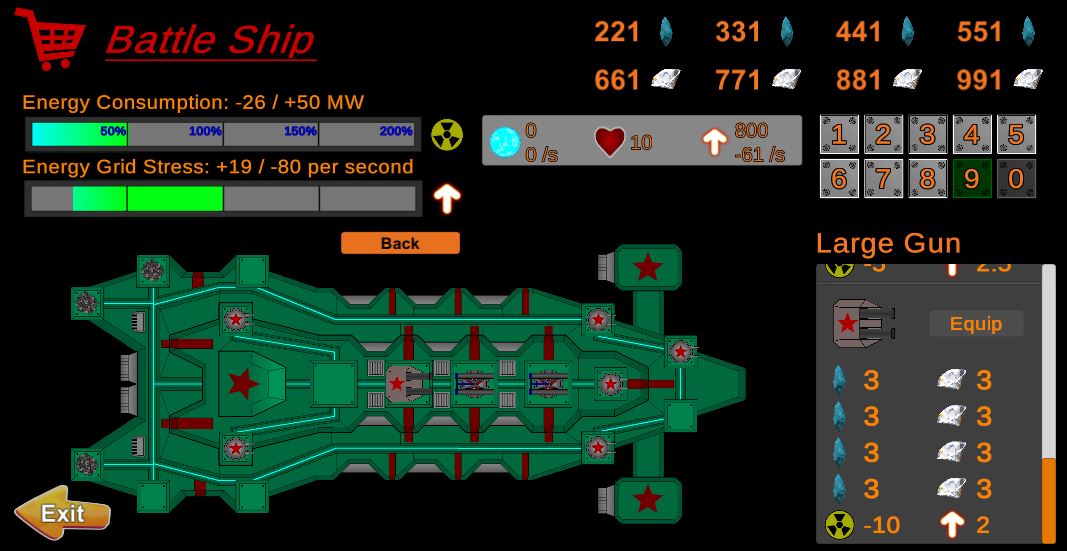Select the green number 9 slot
The height and width of the screenshot is (551, 1067).
click(x=971, y=179)
